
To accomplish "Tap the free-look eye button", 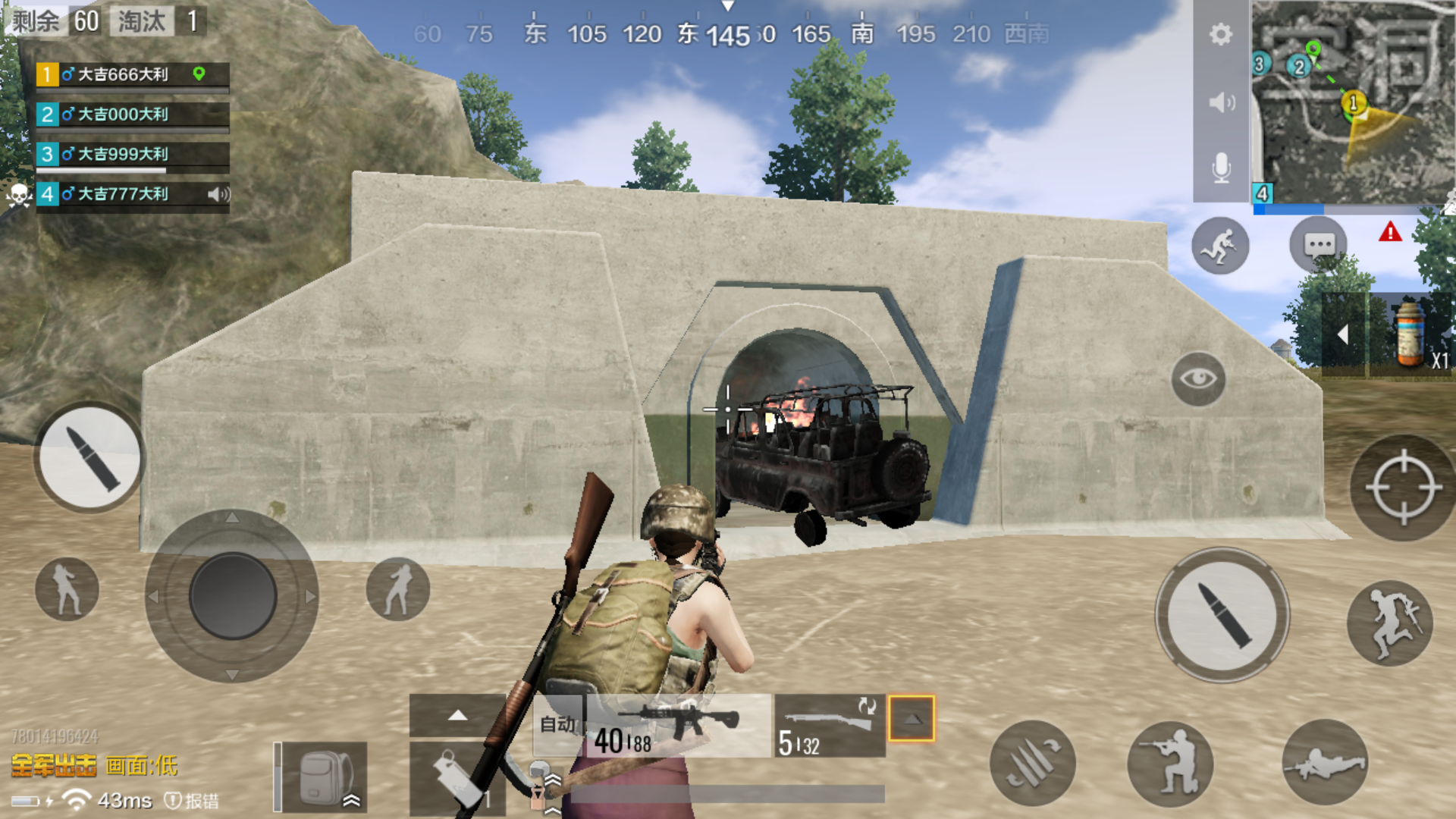I will pyautogui.click(x=1198, y=378).
